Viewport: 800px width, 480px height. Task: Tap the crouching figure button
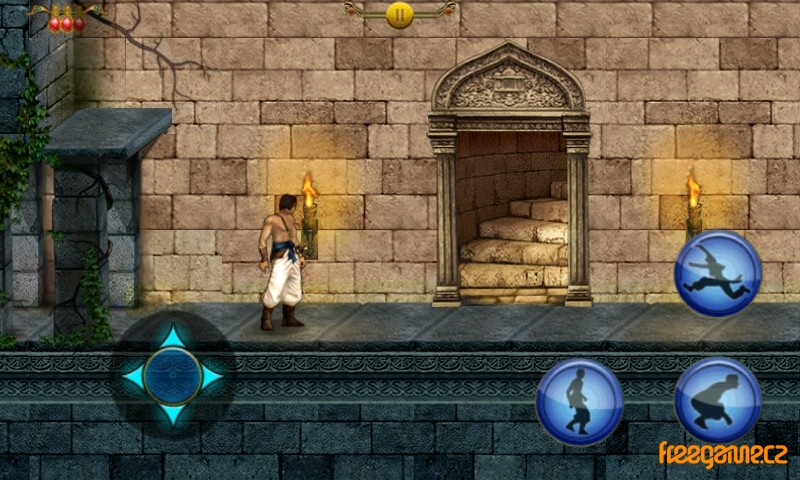coord(717,401)
